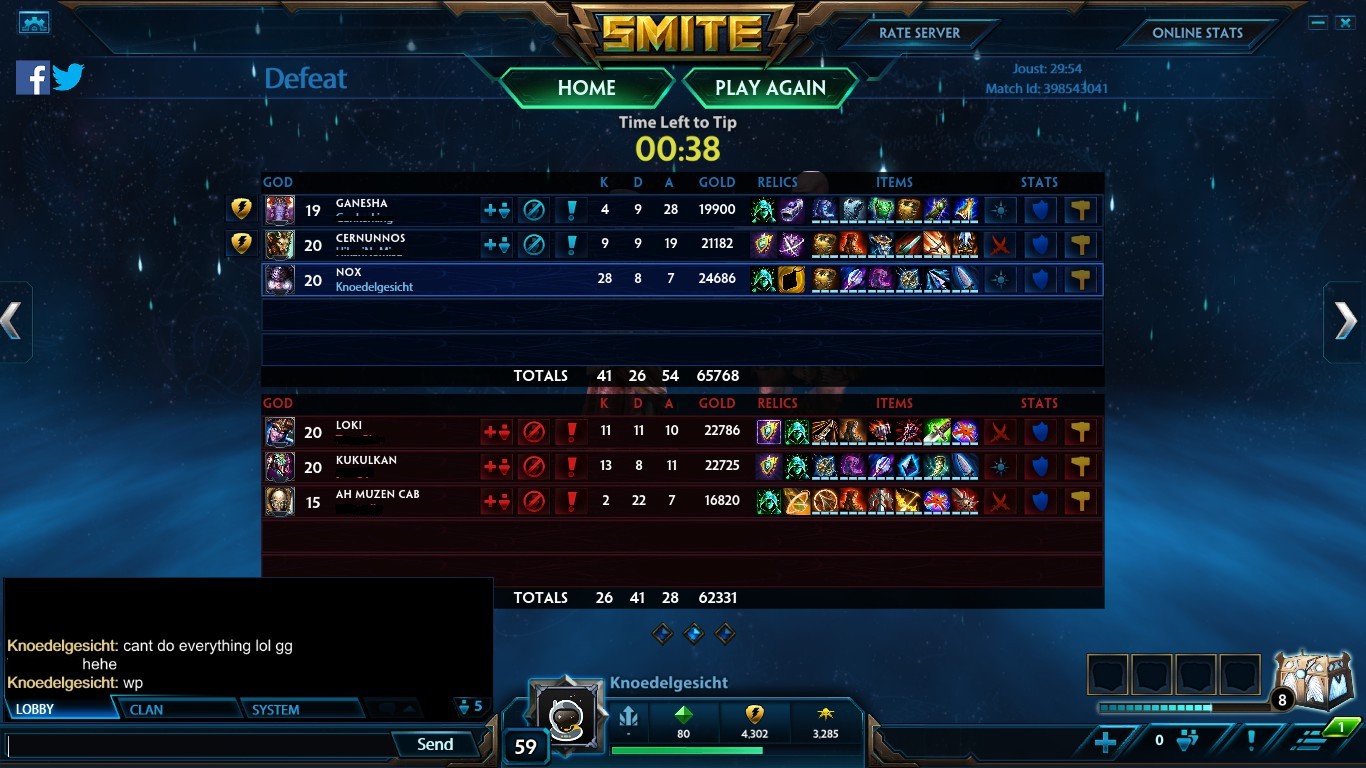
Task: View ONLINE STATS
Action: coord(1197,33)
